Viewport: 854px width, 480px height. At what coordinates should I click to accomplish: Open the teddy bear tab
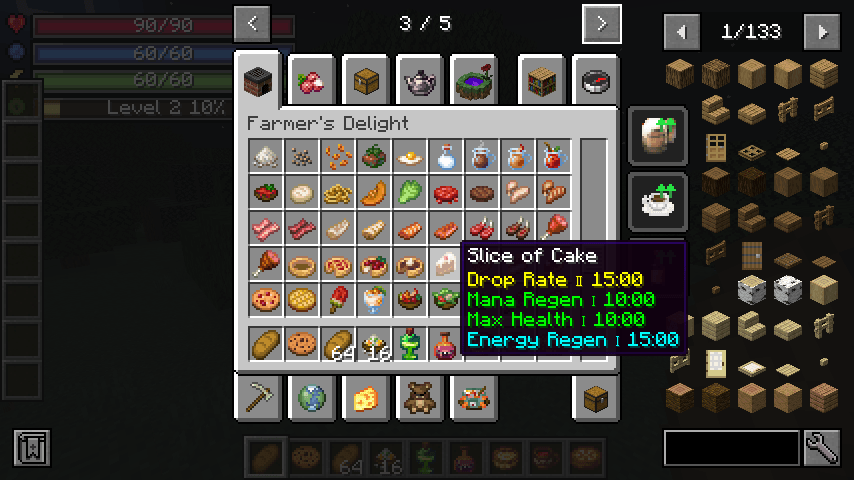(420, 397)
